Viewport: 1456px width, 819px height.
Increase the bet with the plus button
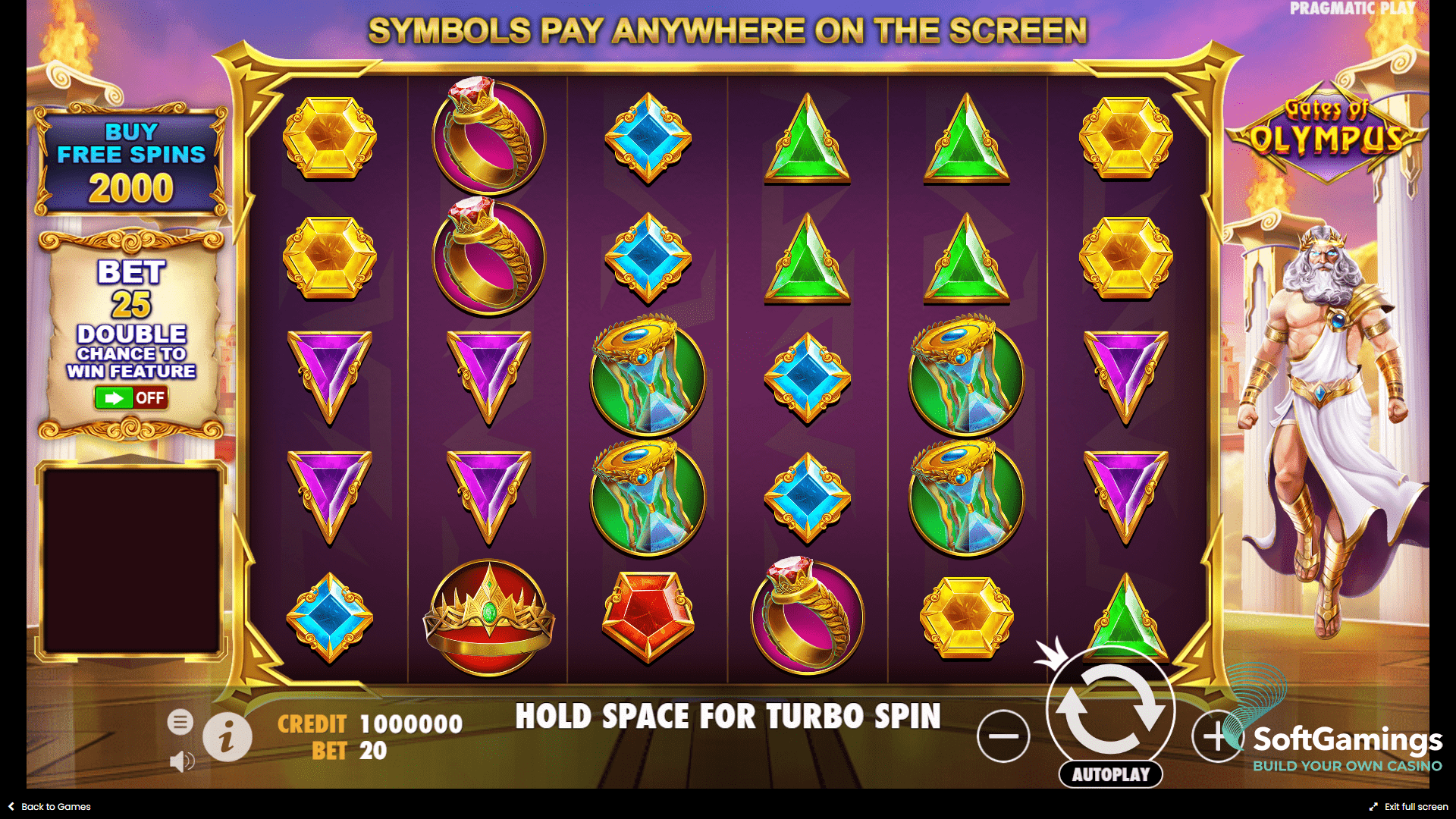coord(1218,734)
